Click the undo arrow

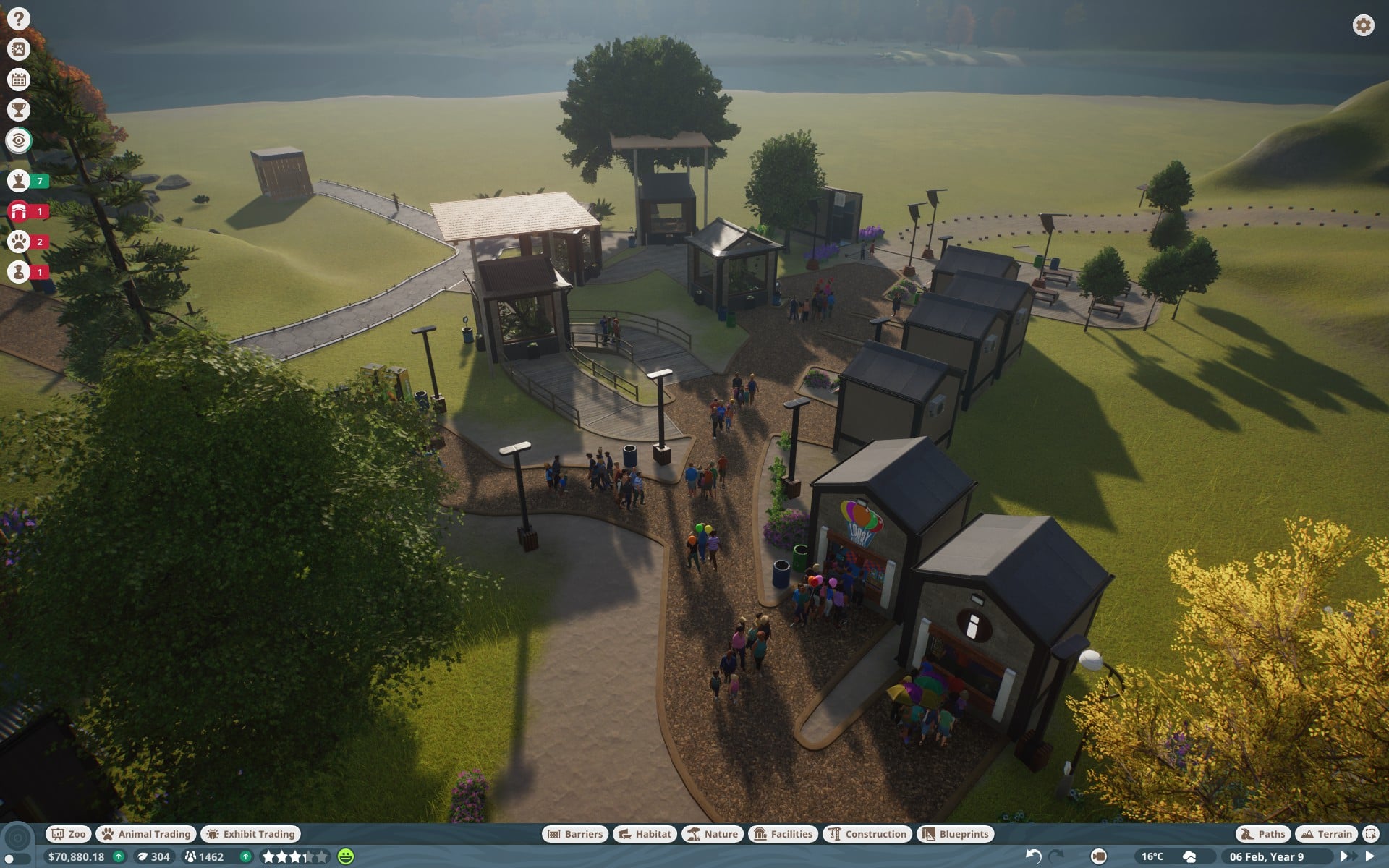click(x=1033, y=856)
